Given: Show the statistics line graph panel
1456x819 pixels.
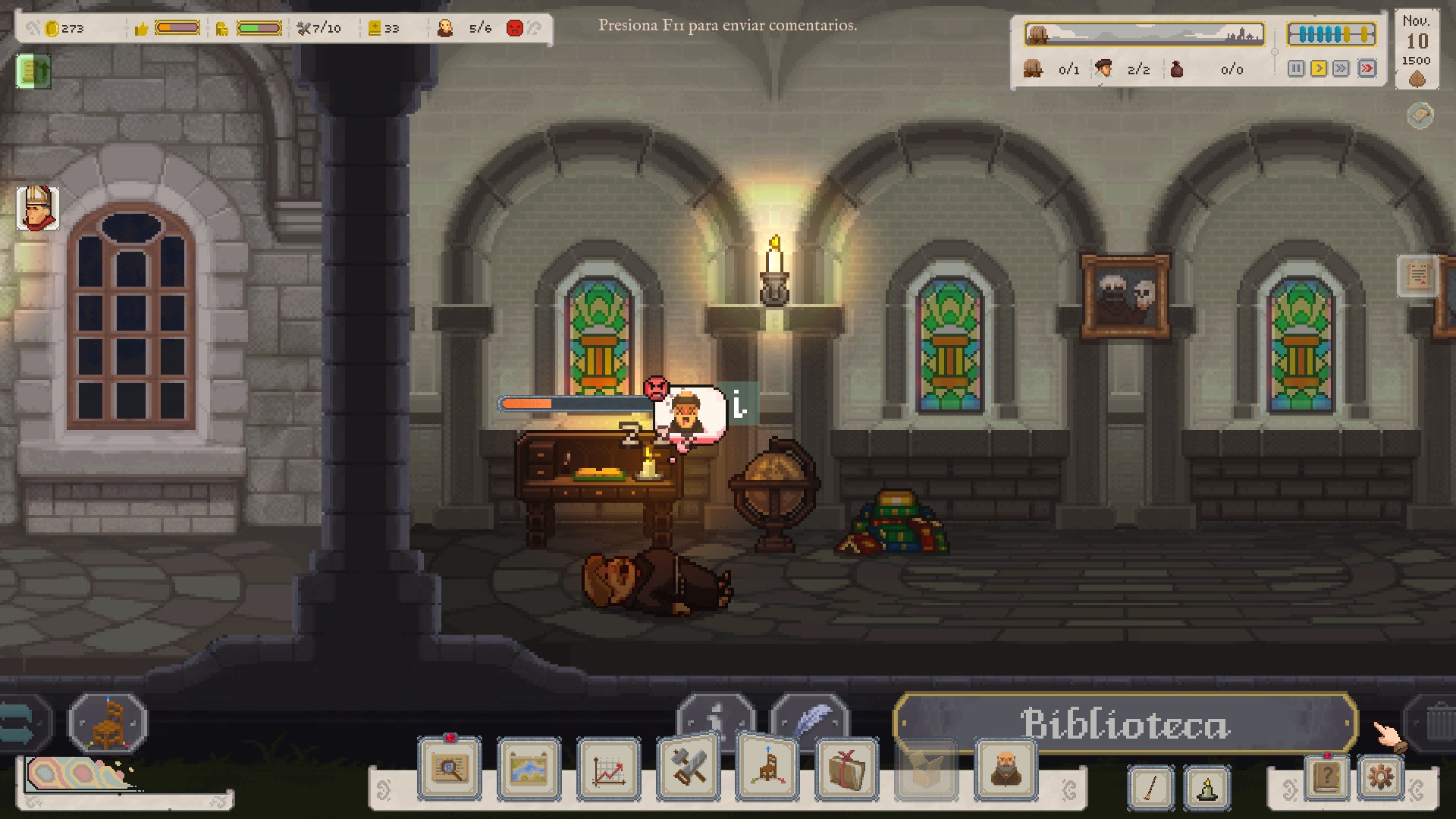Looking at the screenshot, I should click(x=608, y=769).
